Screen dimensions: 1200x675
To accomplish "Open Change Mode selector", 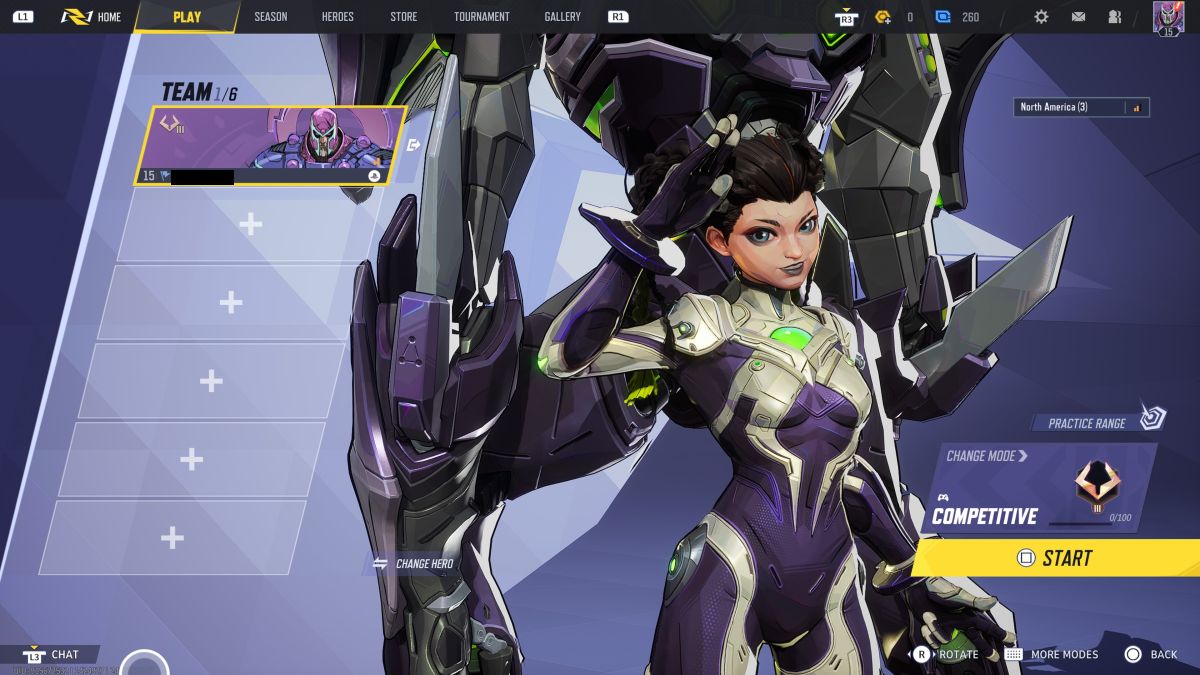I will point(986,456).
